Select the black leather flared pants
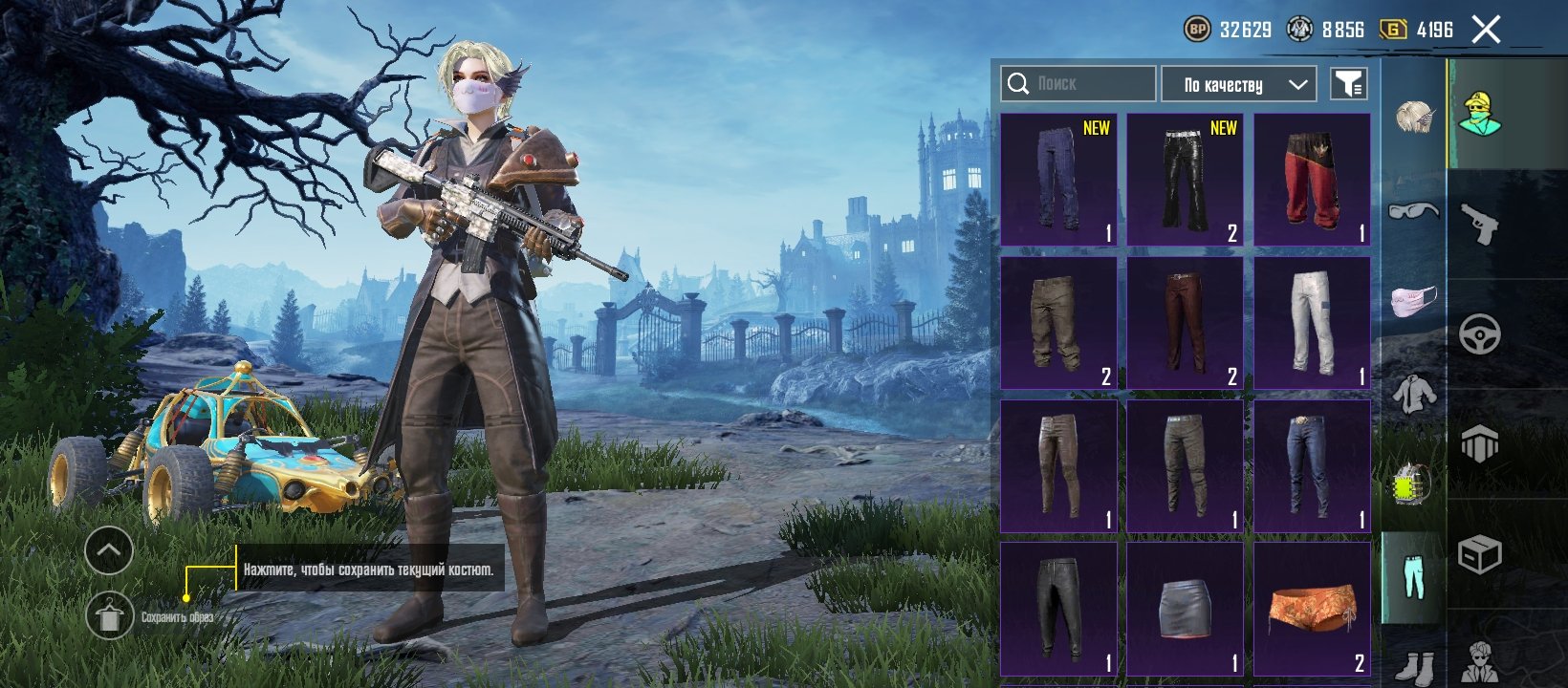The width and height of the screenshot is (1568, 688). [x=1185, y=180]
